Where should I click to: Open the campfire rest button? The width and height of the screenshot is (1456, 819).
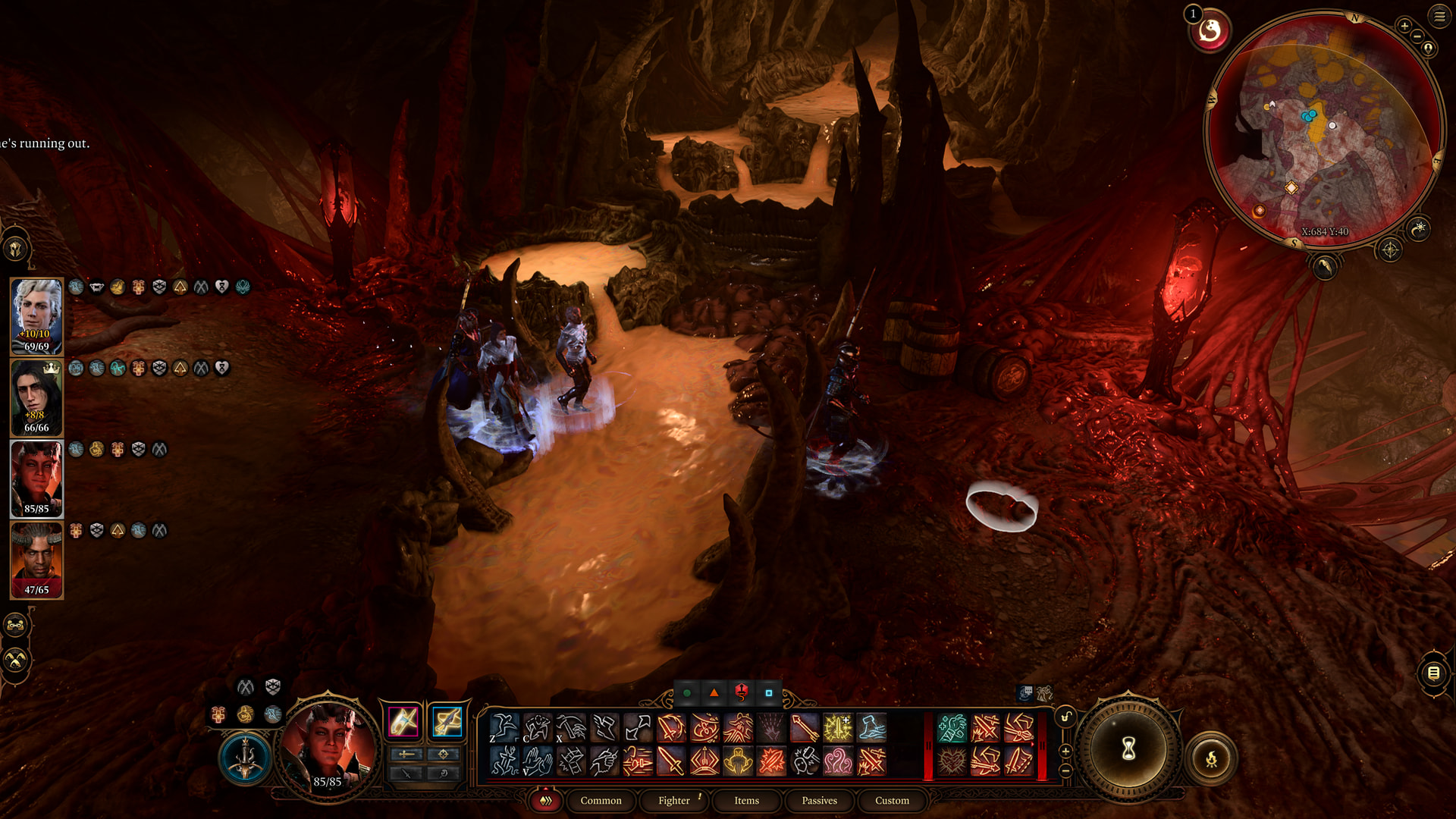click(x=1211, y=758)
